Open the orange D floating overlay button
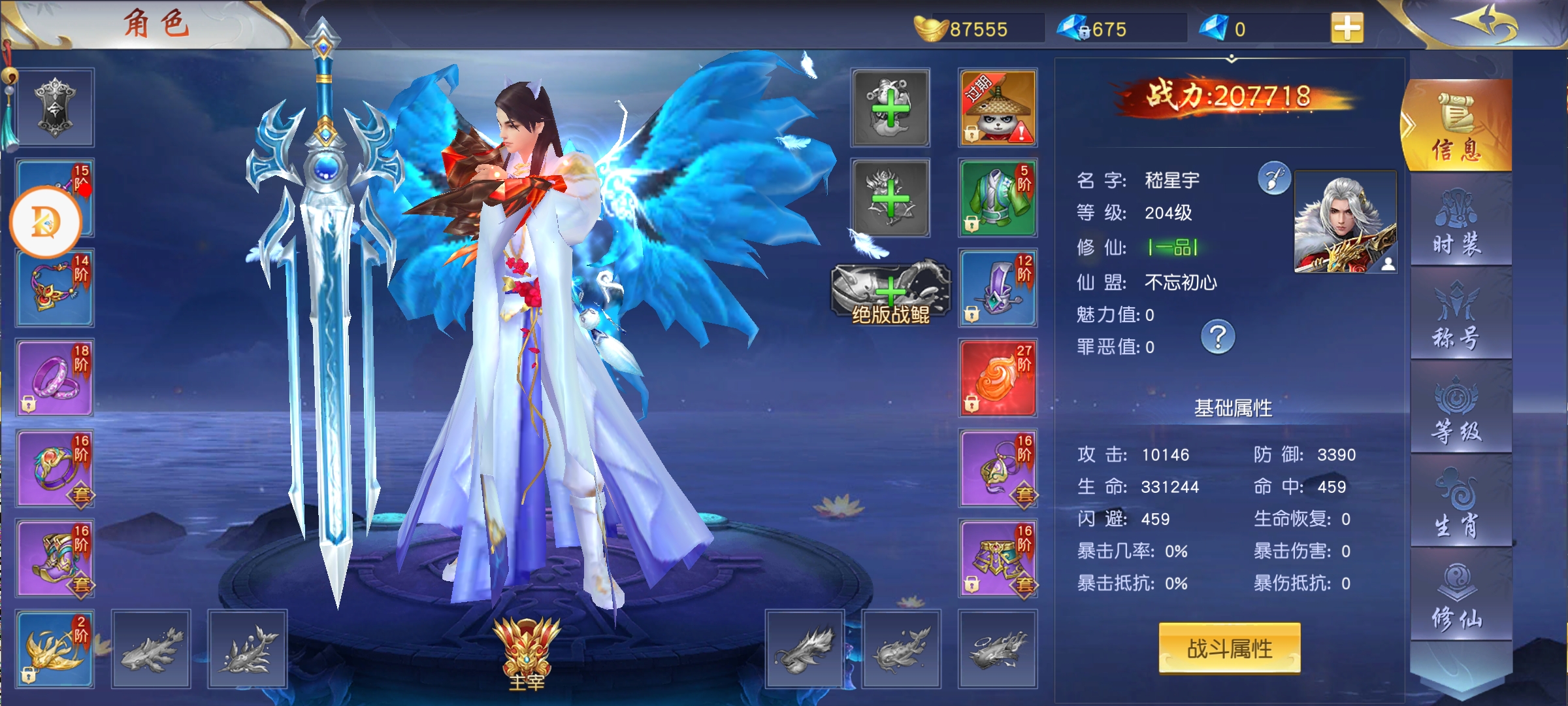This screenshot has width=1568, height=706. pos(45,222)
